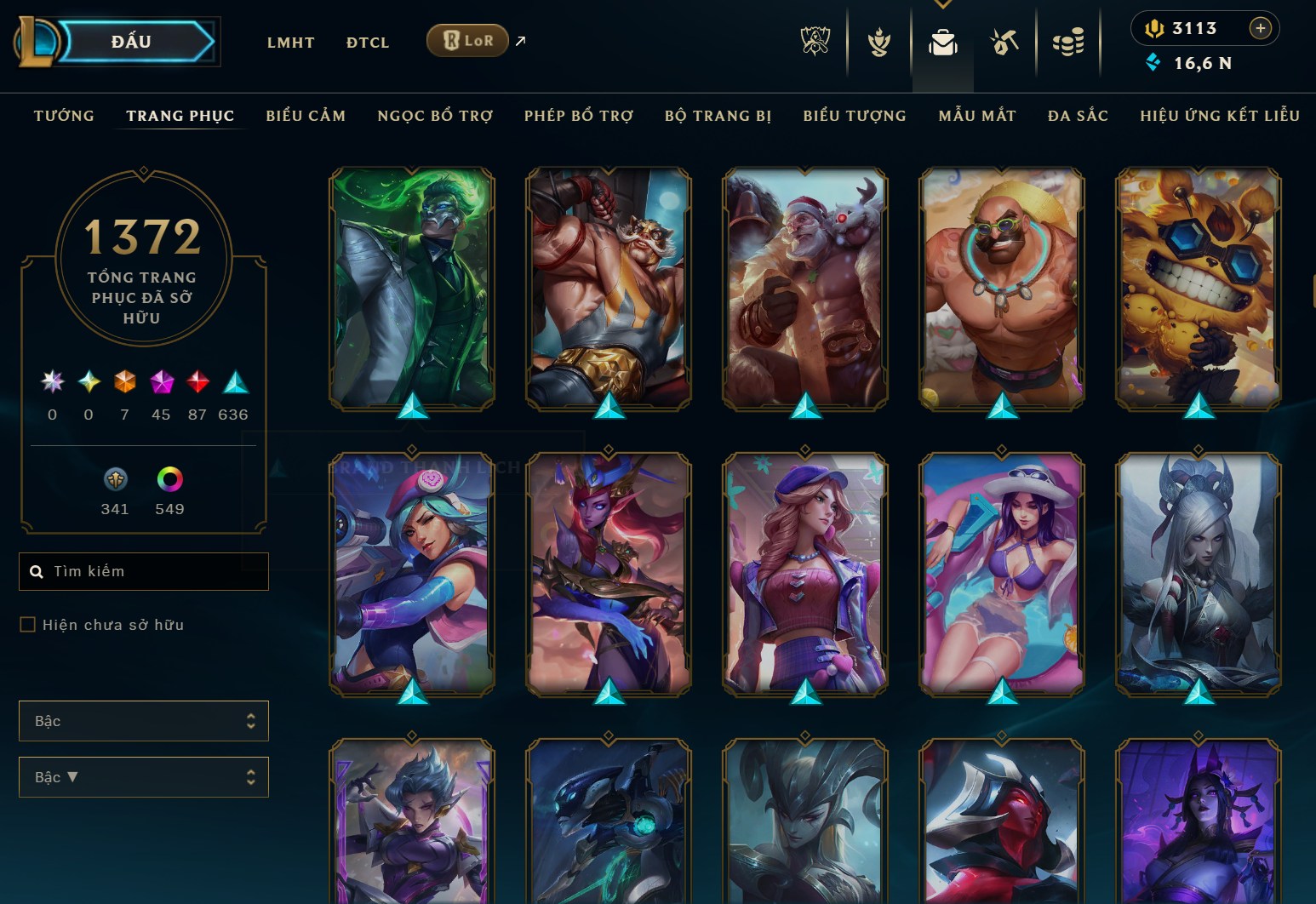Click the magnifier icon in the search bar
This screenshot has width=1316, height=904.
tap(37, 571)
